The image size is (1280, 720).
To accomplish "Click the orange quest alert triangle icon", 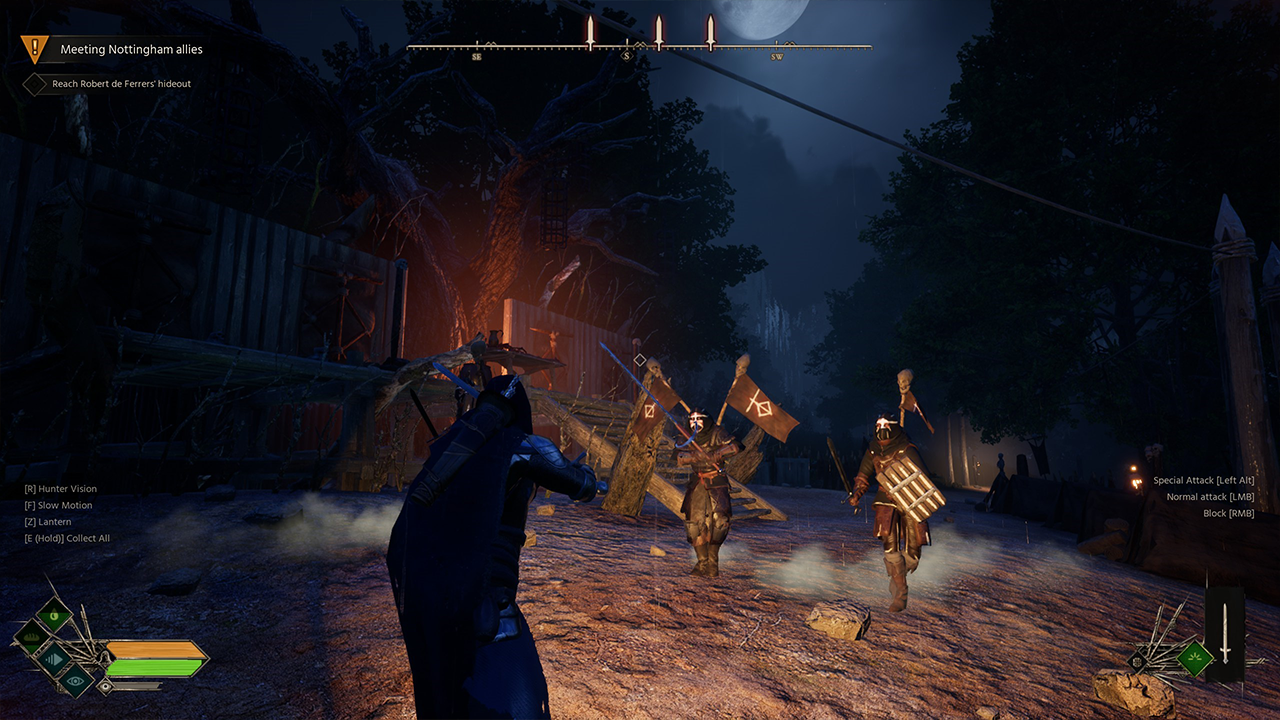I will [35, 47].
